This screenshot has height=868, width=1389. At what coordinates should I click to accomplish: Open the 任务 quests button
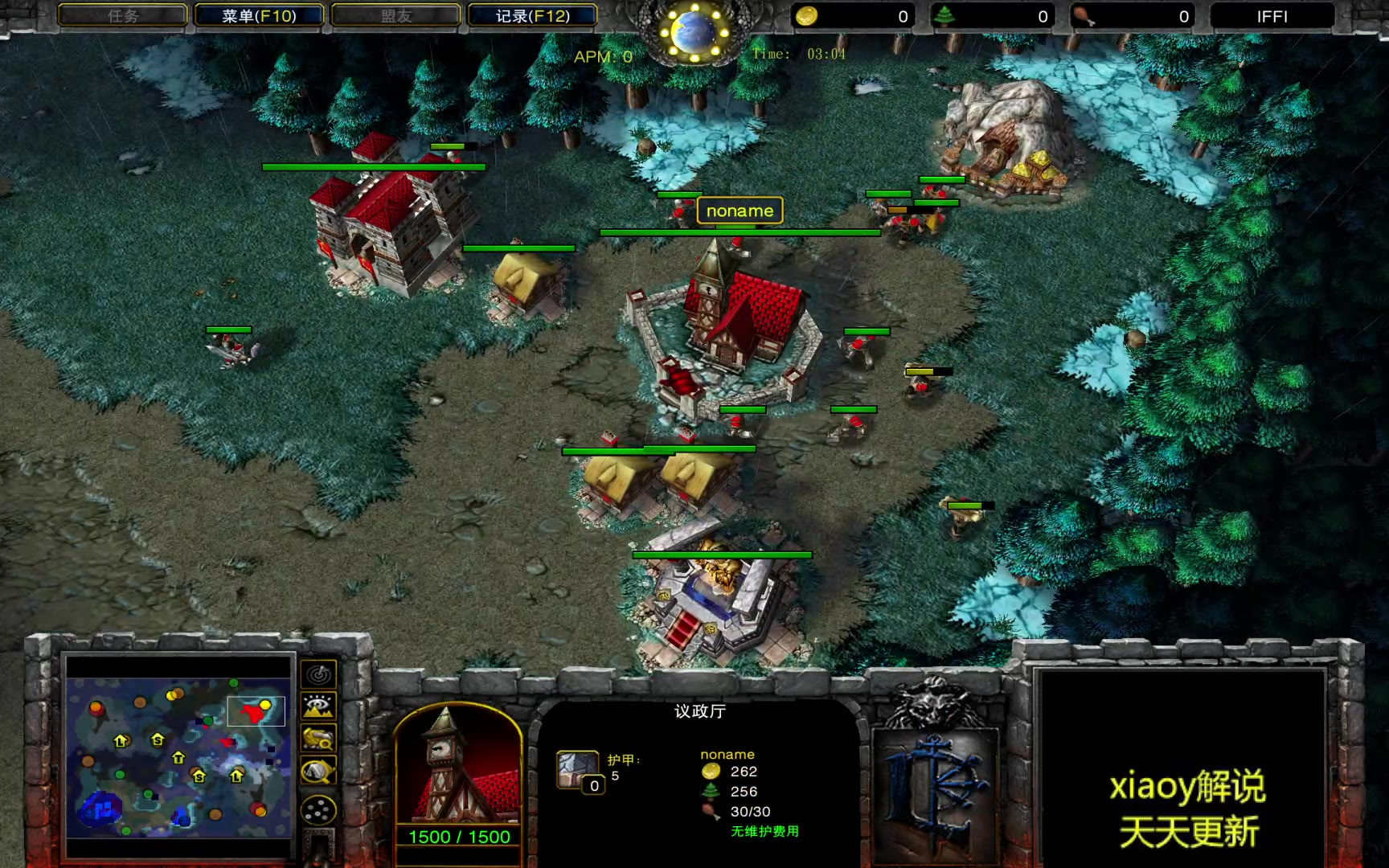click(123, 16)
